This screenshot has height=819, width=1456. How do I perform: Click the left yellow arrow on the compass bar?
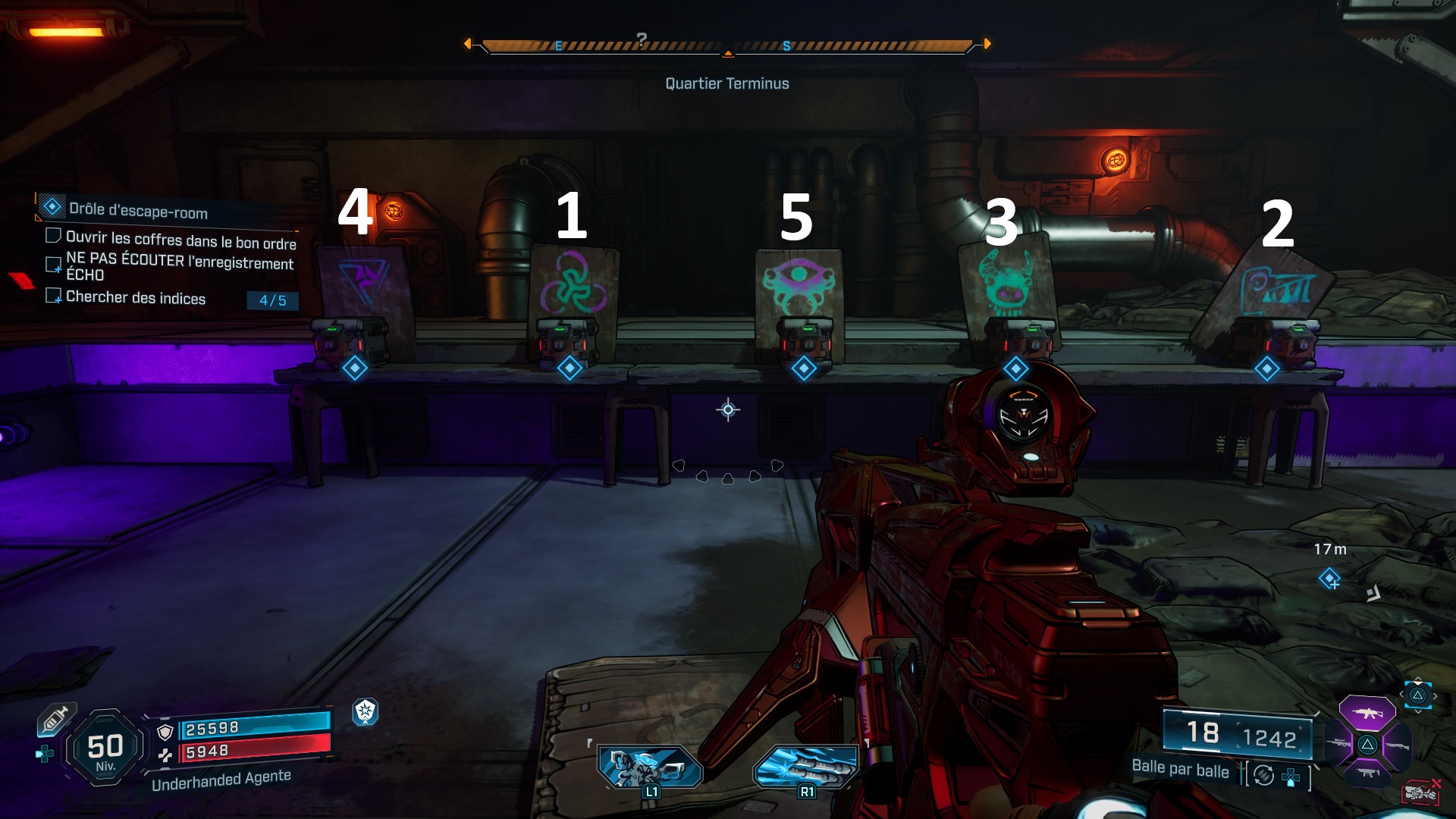point(468,44)
